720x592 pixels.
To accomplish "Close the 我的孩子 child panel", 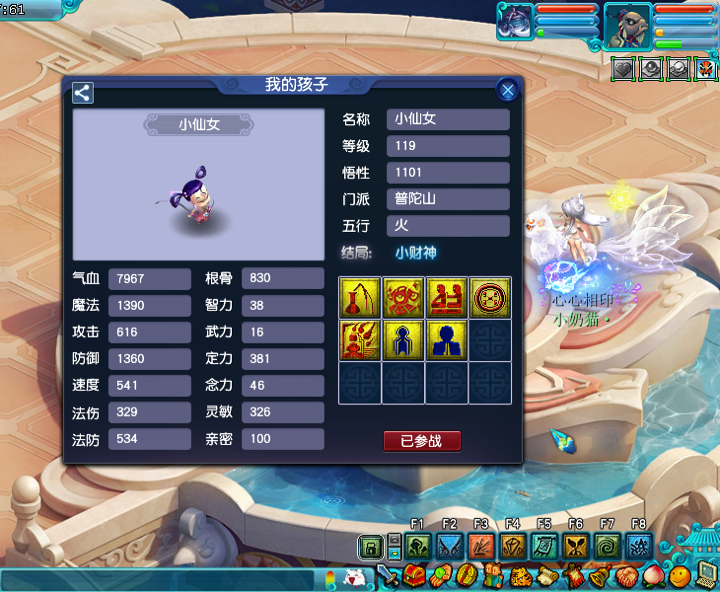I will (508, 91).
